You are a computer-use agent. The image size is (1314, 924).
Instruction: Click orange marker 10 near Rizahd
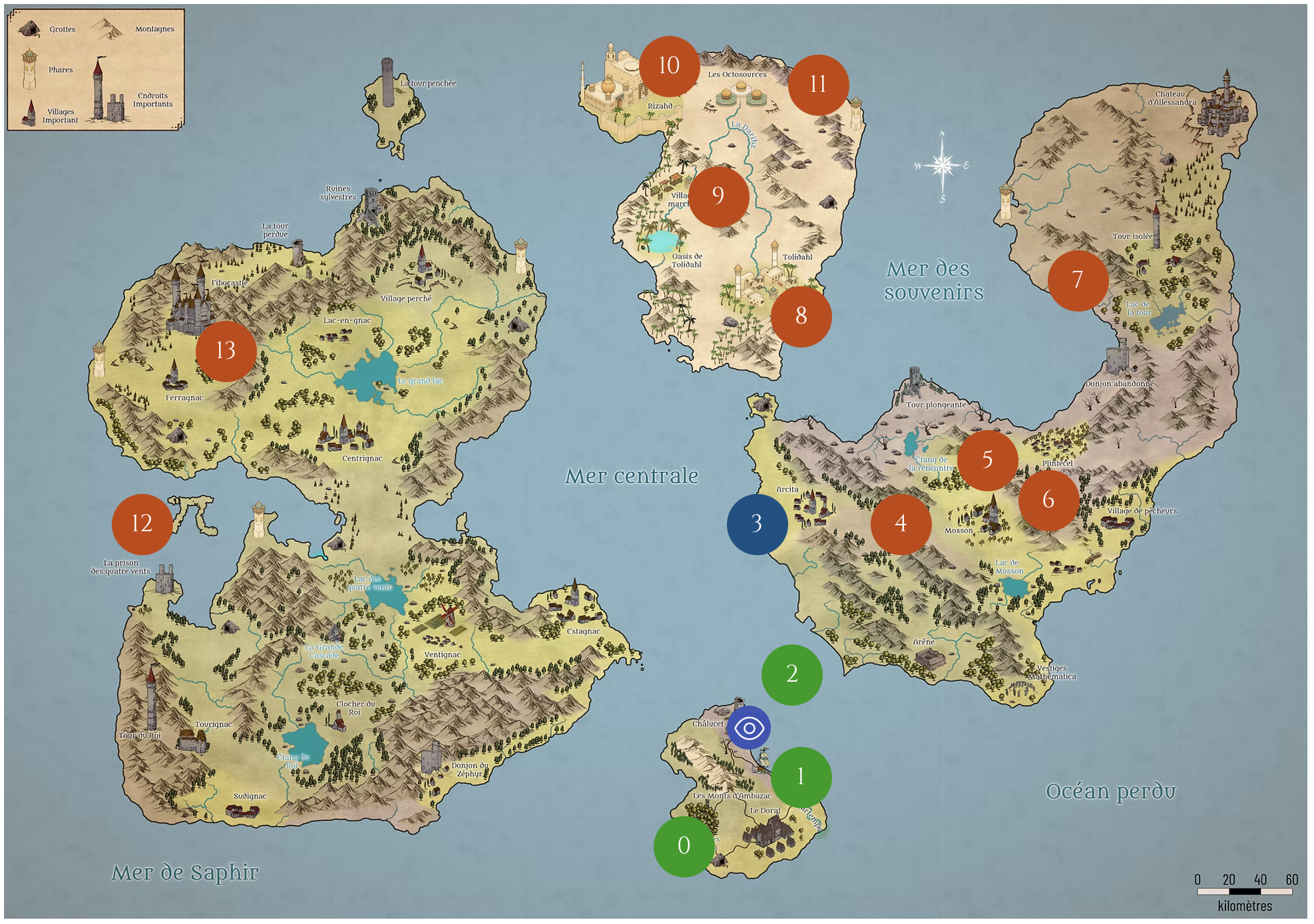669,66
